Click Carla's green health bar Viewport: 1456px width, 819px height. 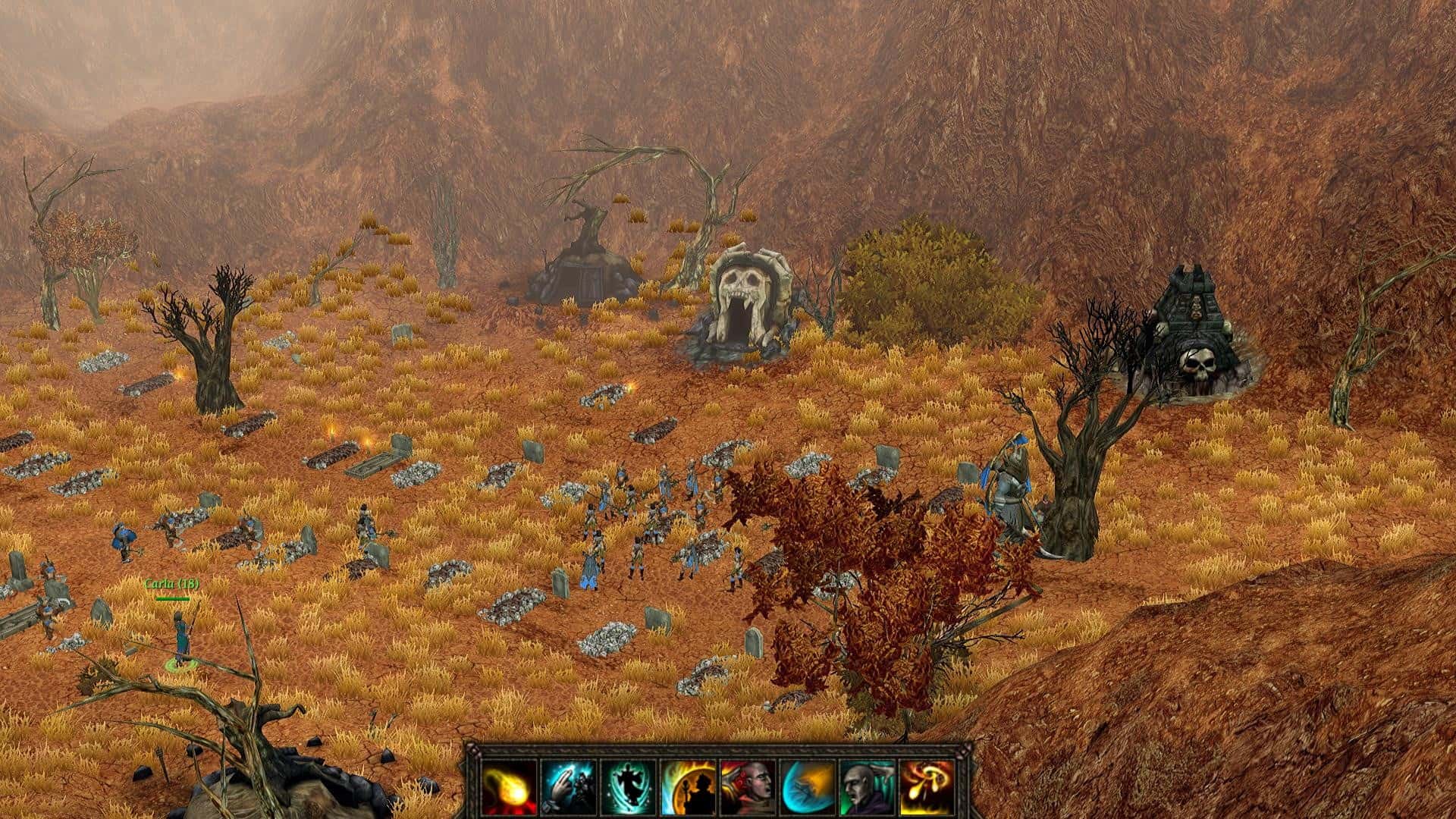172,598
